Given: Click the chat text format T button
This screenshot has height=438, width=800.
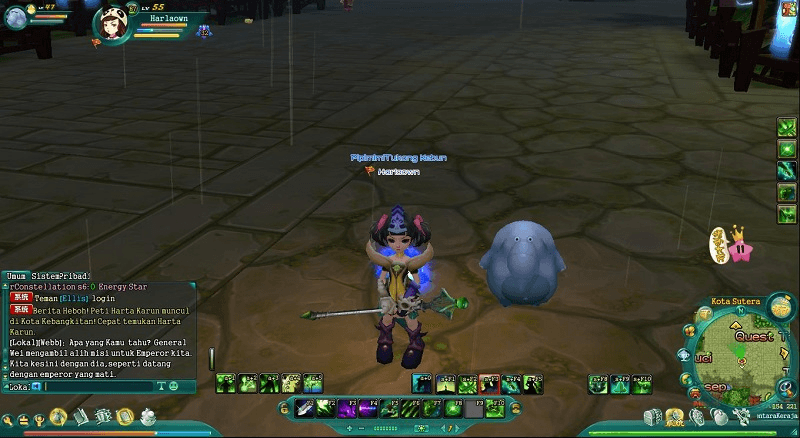Looking at the screenshot, I should (161, 386).
